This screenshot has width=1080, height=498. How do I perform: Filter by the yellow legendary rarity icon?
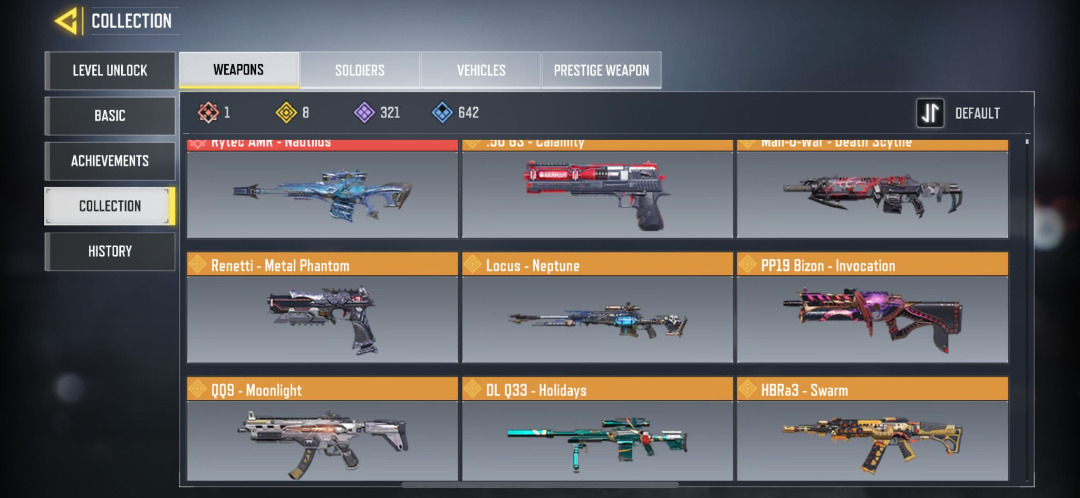pyautogui.click(x=285, y=113)
